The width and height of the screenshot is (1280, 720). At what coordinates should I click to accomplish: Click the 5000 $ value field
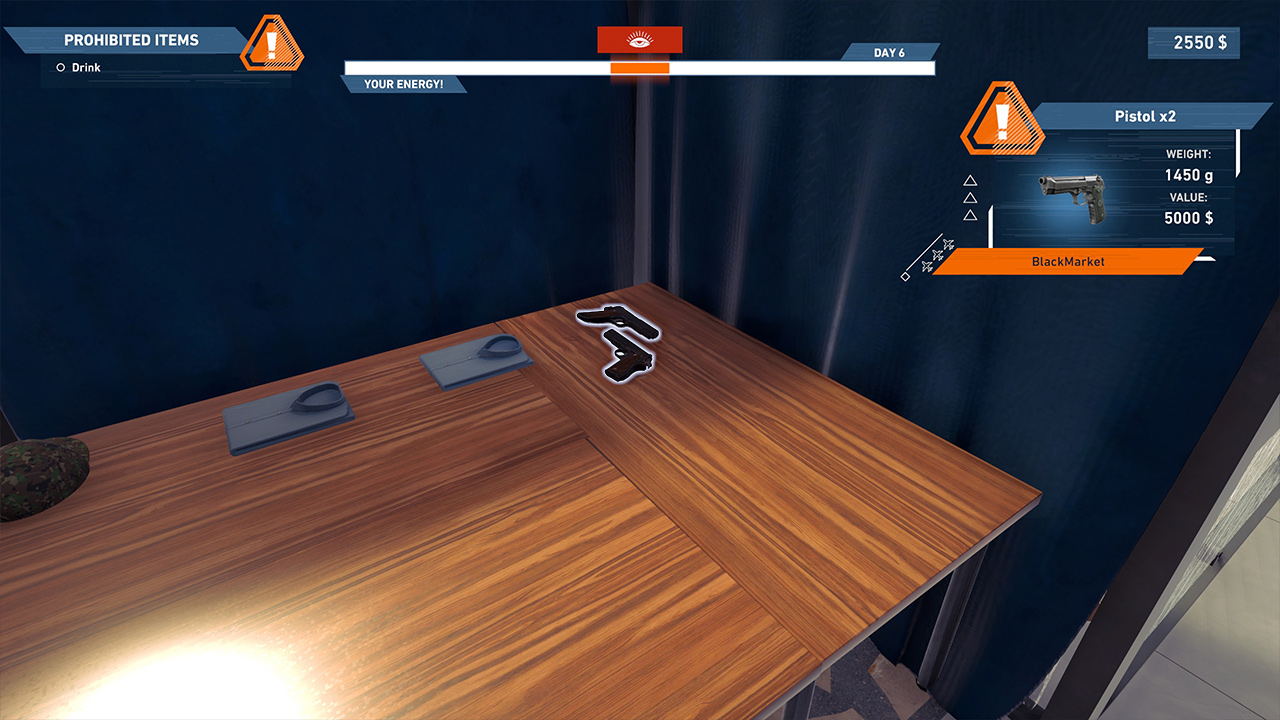pos(1187,218)
